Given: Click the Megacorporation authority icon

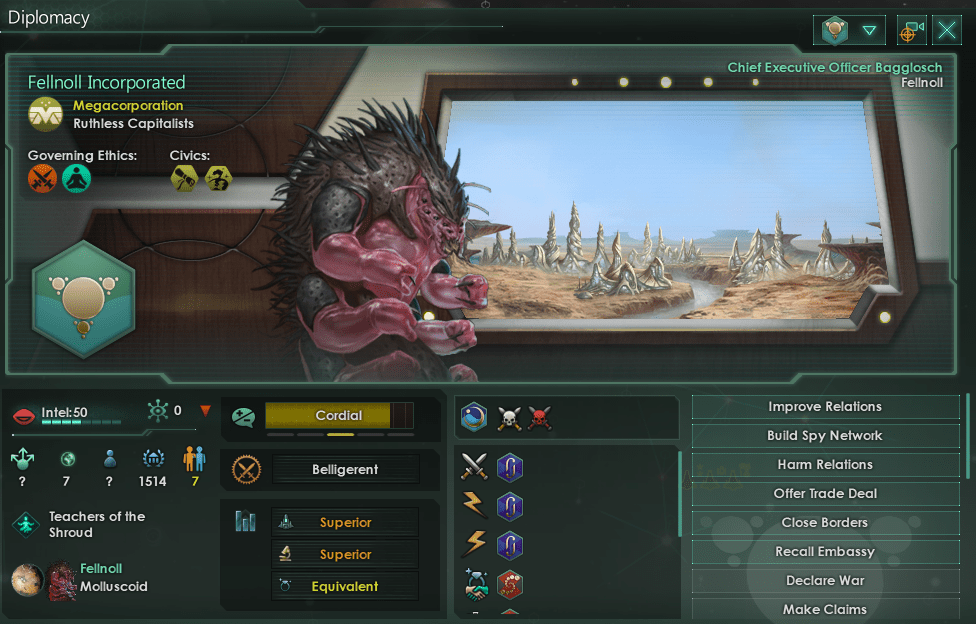Looking at the screenshot, I should [46, 115].
